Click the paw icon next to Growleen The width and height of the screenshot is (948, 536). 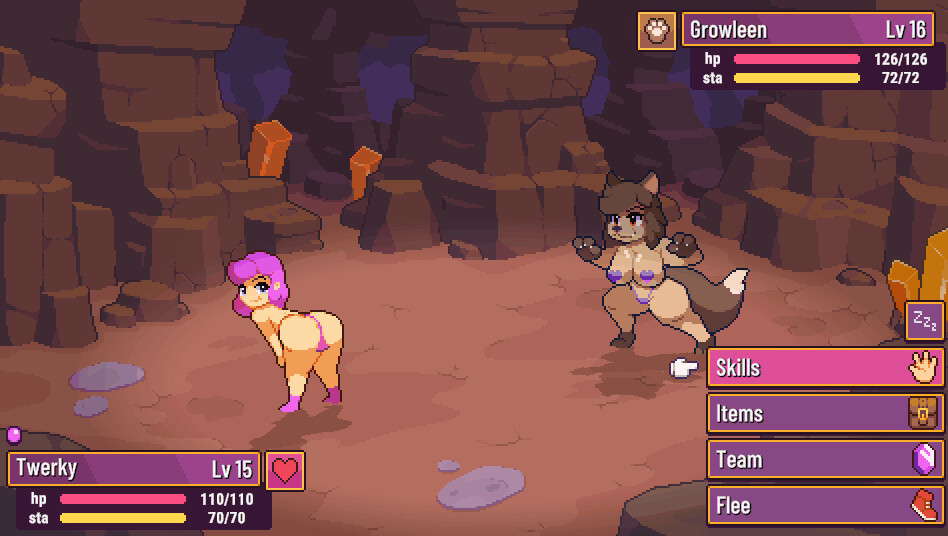(x=657, y=30)
